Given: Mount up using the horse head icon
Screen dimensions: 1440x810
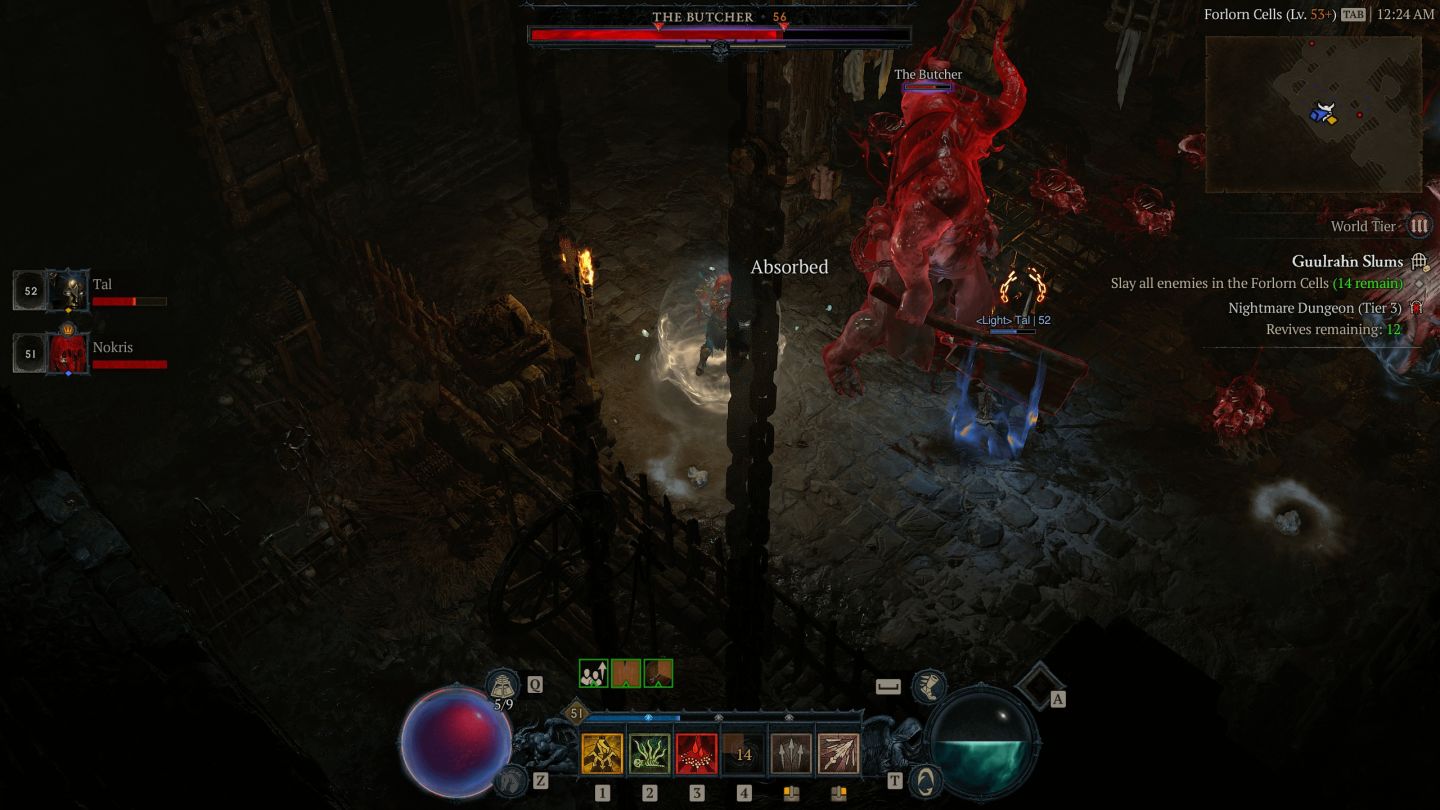Looking at the screenshot, I should [511, 780].
